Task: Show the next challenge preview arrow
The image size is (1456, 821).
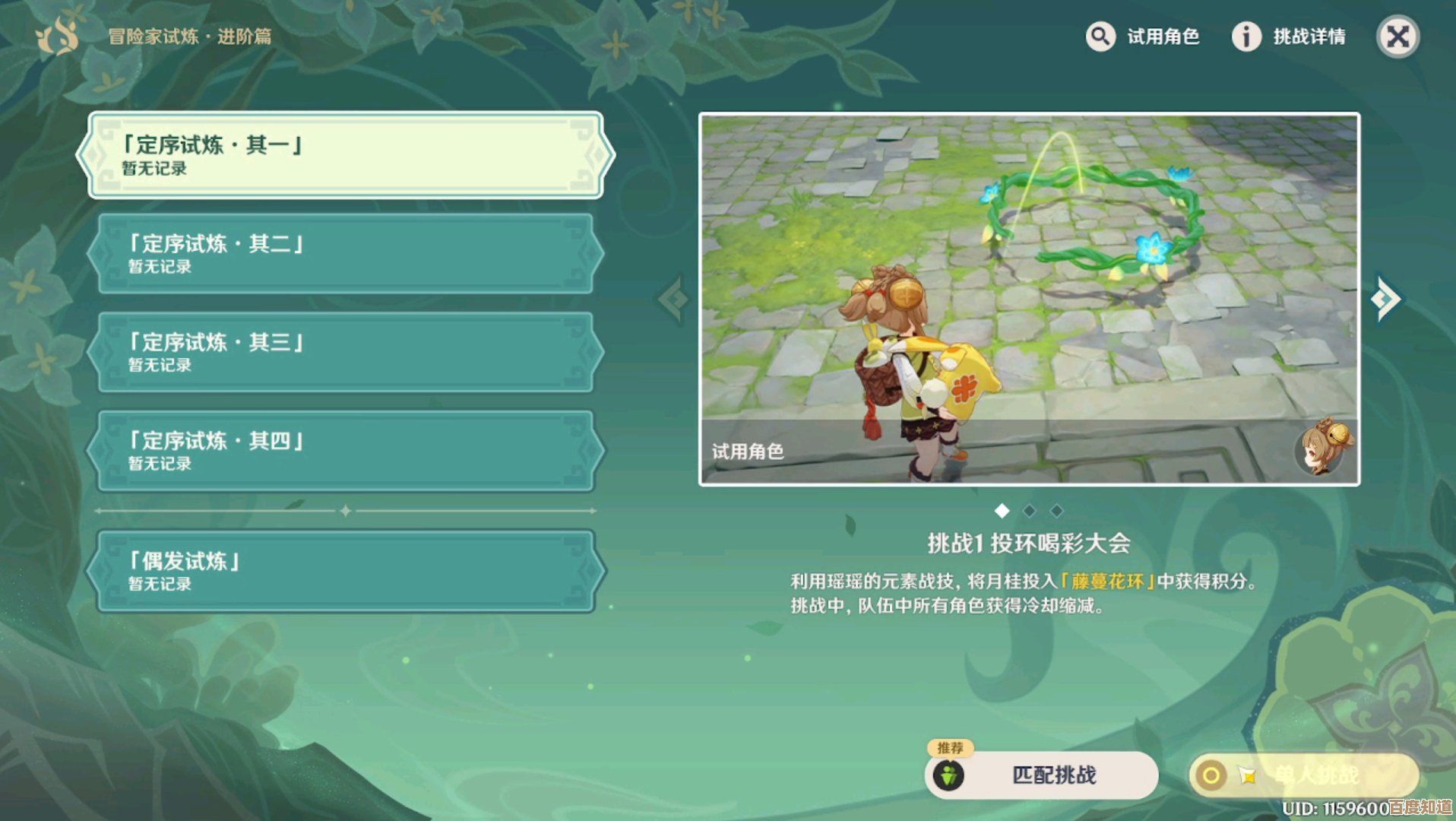Action: coord(1386,299)
